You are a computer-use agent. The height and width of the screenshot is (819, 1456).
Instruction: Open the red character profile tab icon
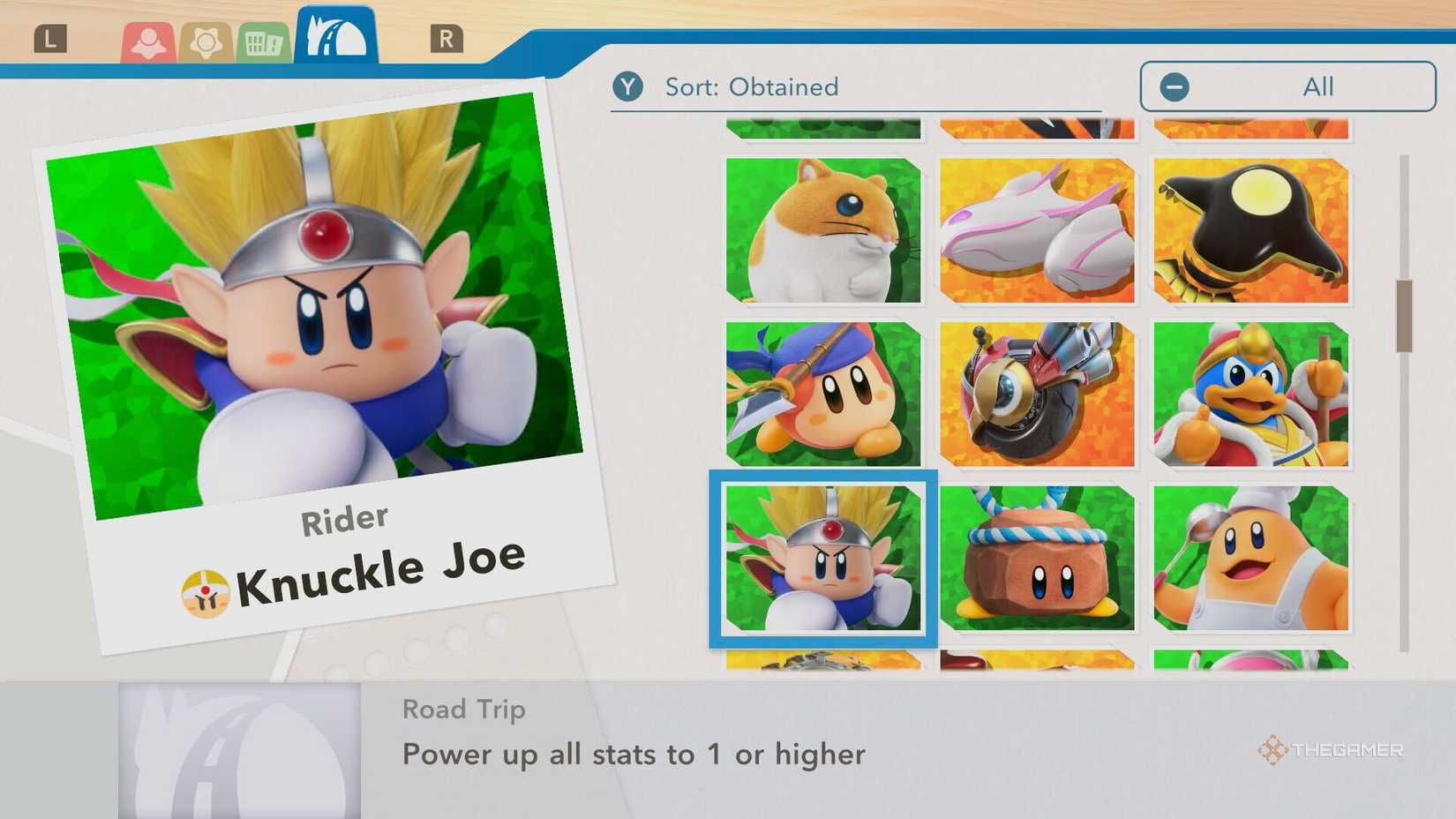[148, 40]
